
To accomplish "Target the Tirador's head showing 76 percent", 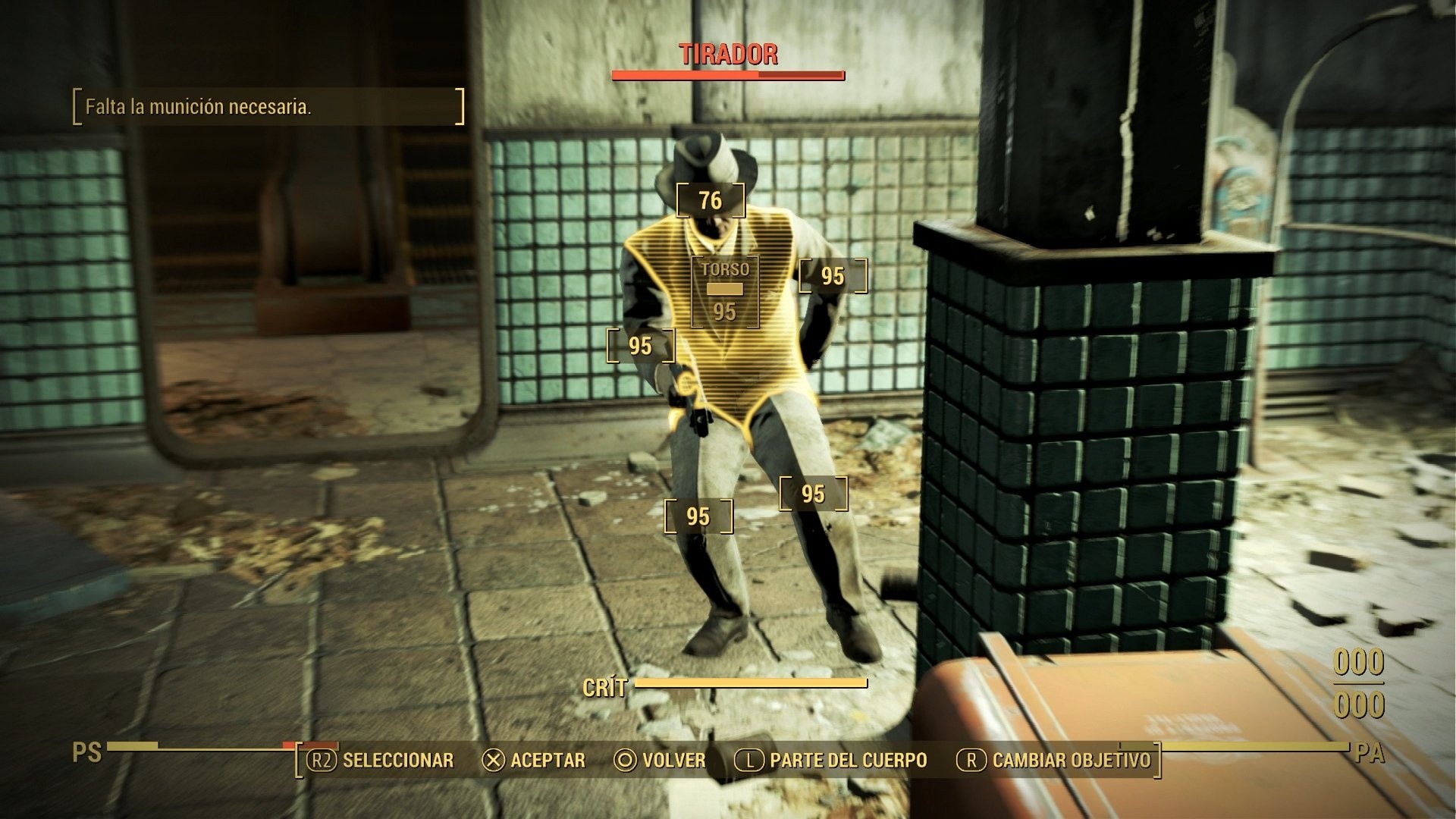I will point(711,201).
